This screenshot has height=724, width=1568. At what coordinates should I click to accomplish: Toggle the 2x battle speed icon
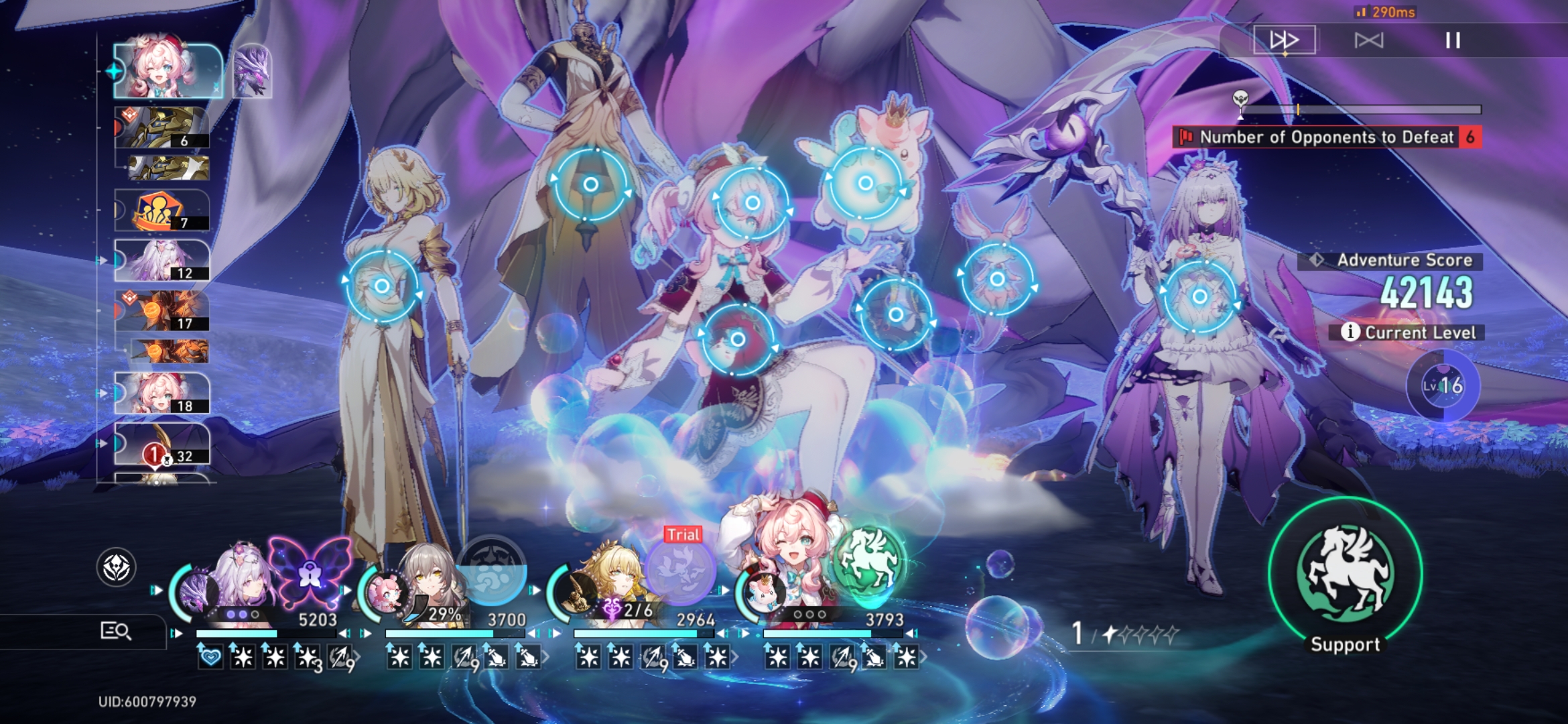point(1285,41)
